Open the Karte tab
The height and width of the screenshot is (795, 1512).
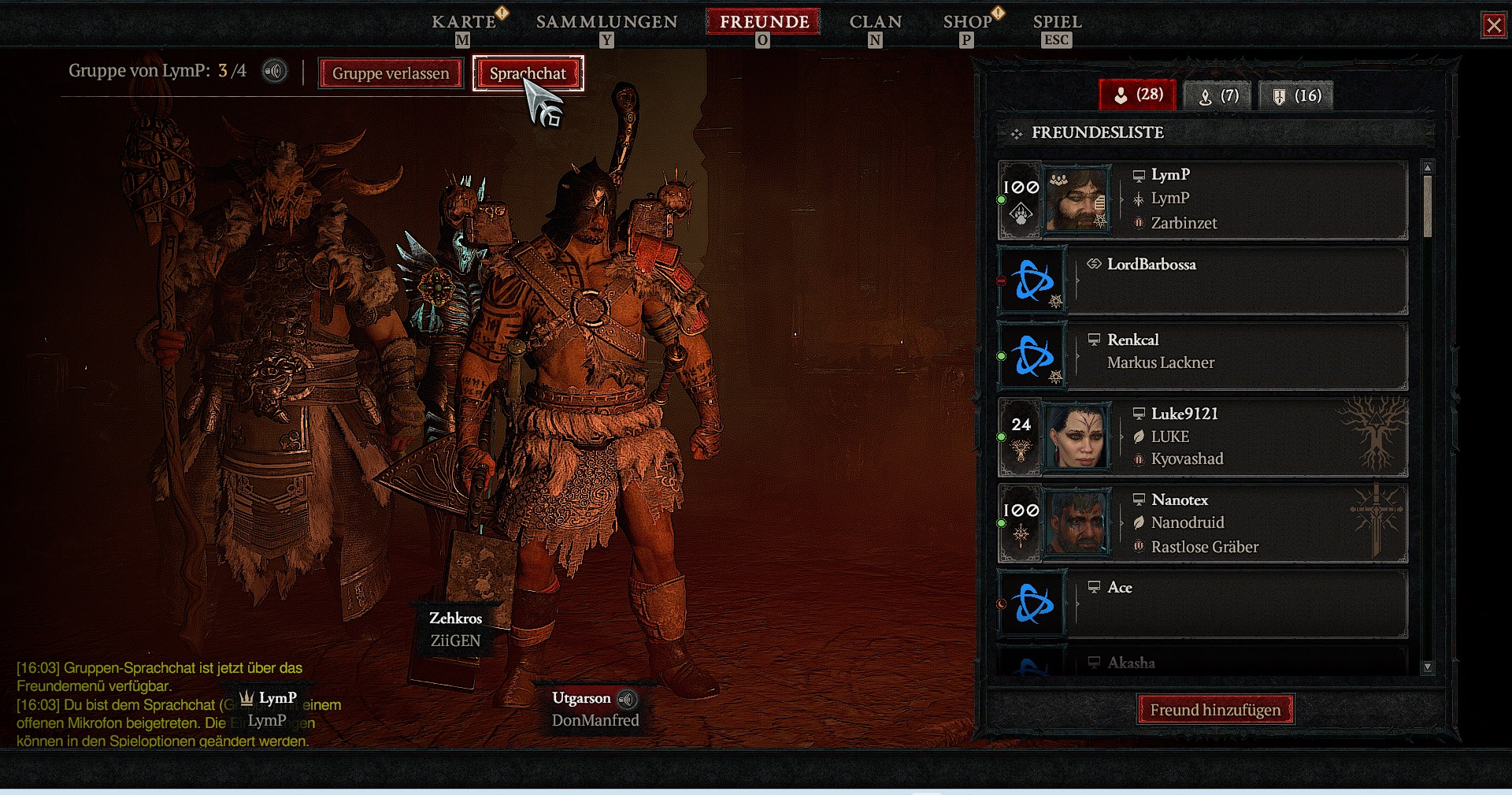pyautogui.click(x=463, y=22)
